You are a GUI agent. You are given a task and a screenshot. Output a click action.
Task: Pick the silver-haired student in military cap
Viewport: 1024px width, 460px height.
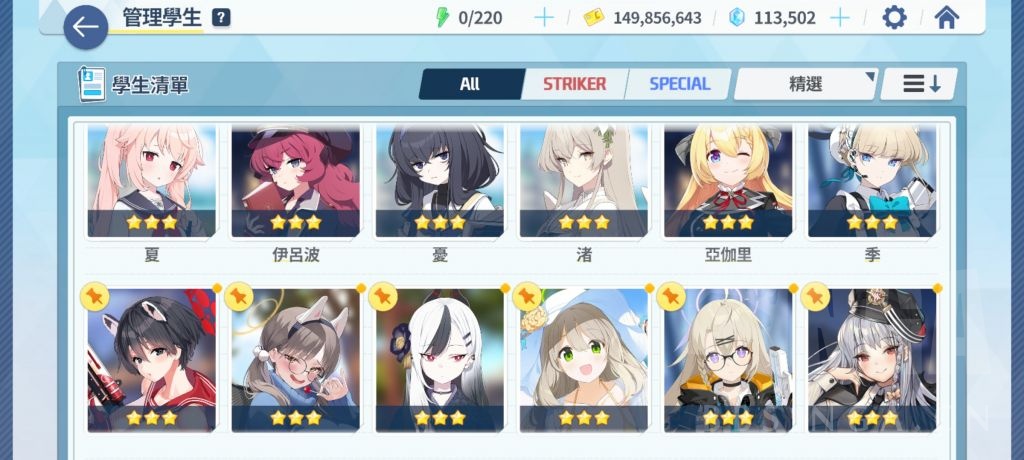[x=872, y=360]
